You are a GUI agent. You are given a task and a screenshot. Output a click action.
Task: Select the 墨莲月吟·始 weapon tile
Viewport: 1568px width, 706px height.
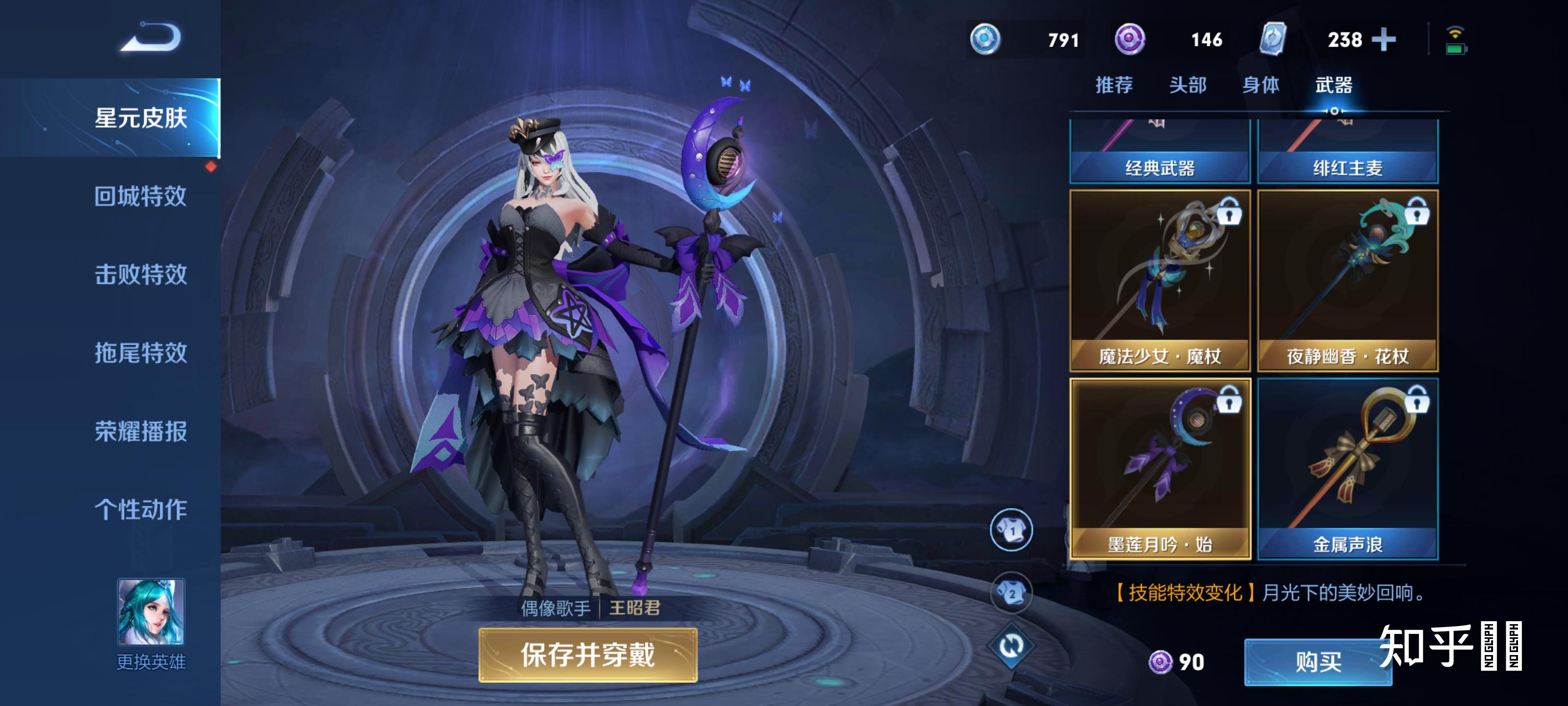(x=1159, y=468)
